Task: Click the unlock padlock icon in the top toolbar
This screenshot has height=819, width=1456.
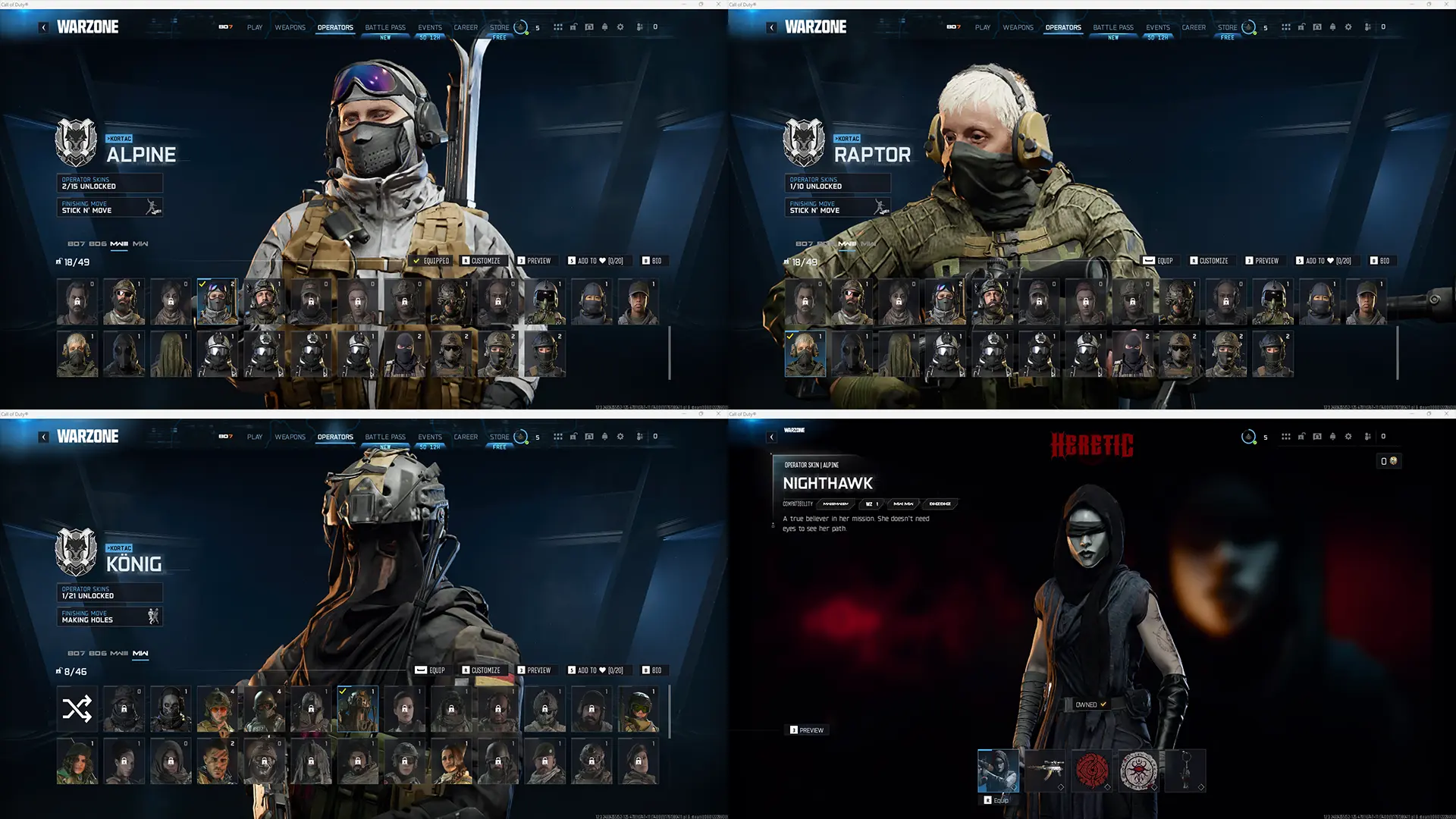Action: pos(573,27)
